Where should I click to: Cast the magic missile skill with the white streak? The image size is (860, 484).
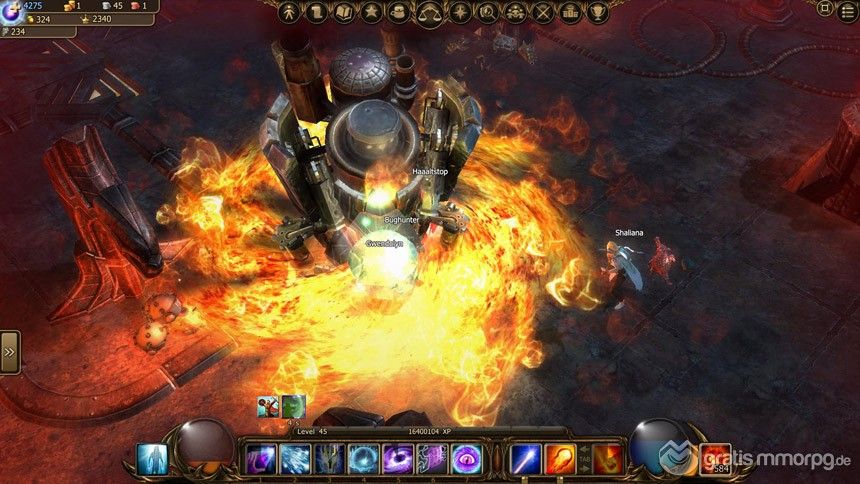526,459
